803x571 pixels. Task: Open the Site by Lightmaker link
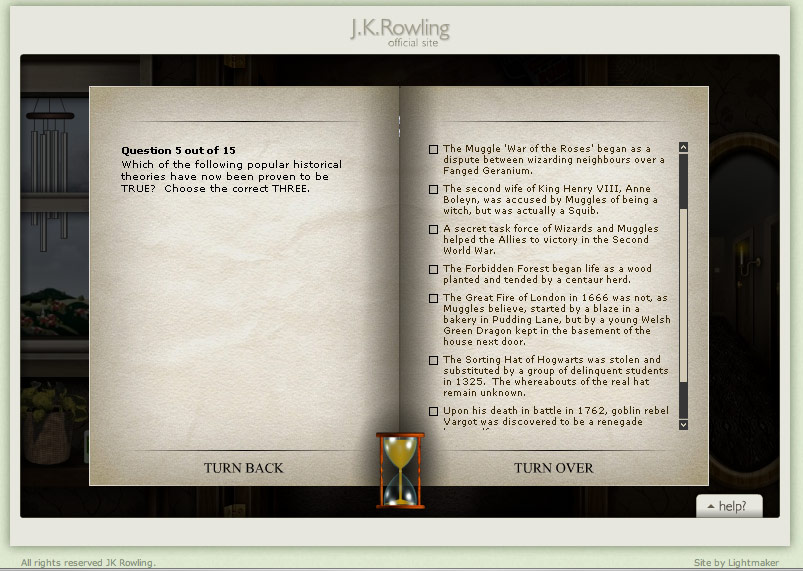click(x=735, y=562)
